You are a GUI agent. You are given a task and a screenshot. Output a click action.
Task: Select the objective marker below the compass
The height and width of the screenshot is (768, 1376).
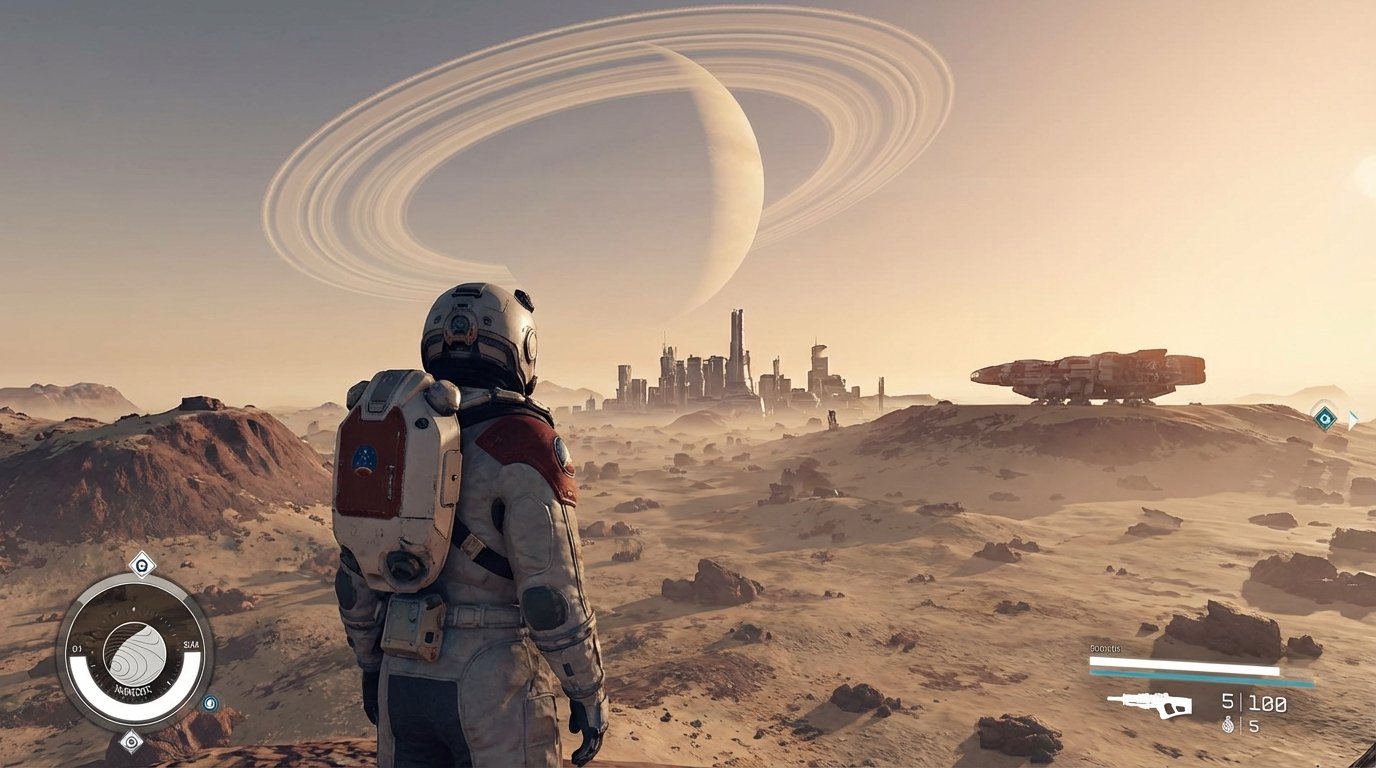(130, 740)
